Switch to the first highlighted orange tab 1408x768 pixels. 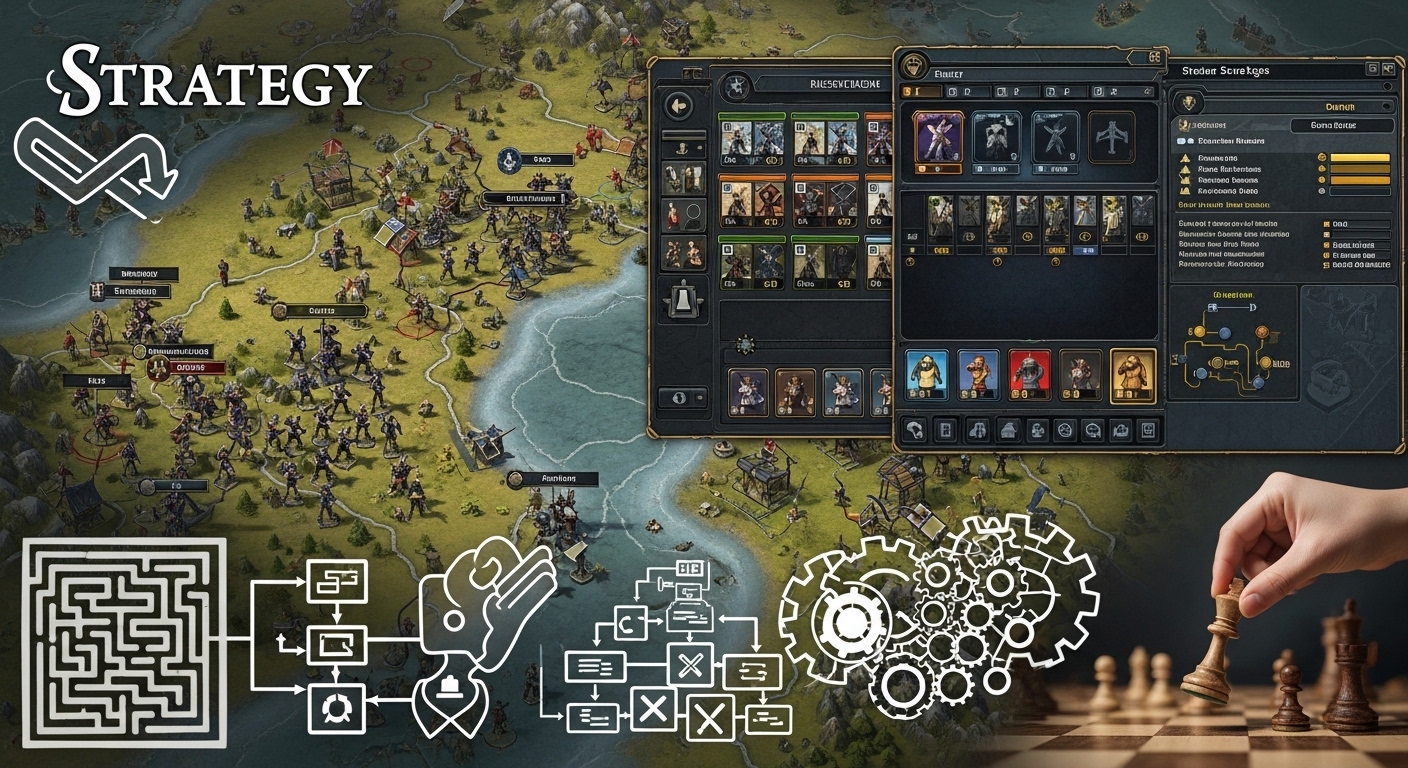tap(921, 92)
